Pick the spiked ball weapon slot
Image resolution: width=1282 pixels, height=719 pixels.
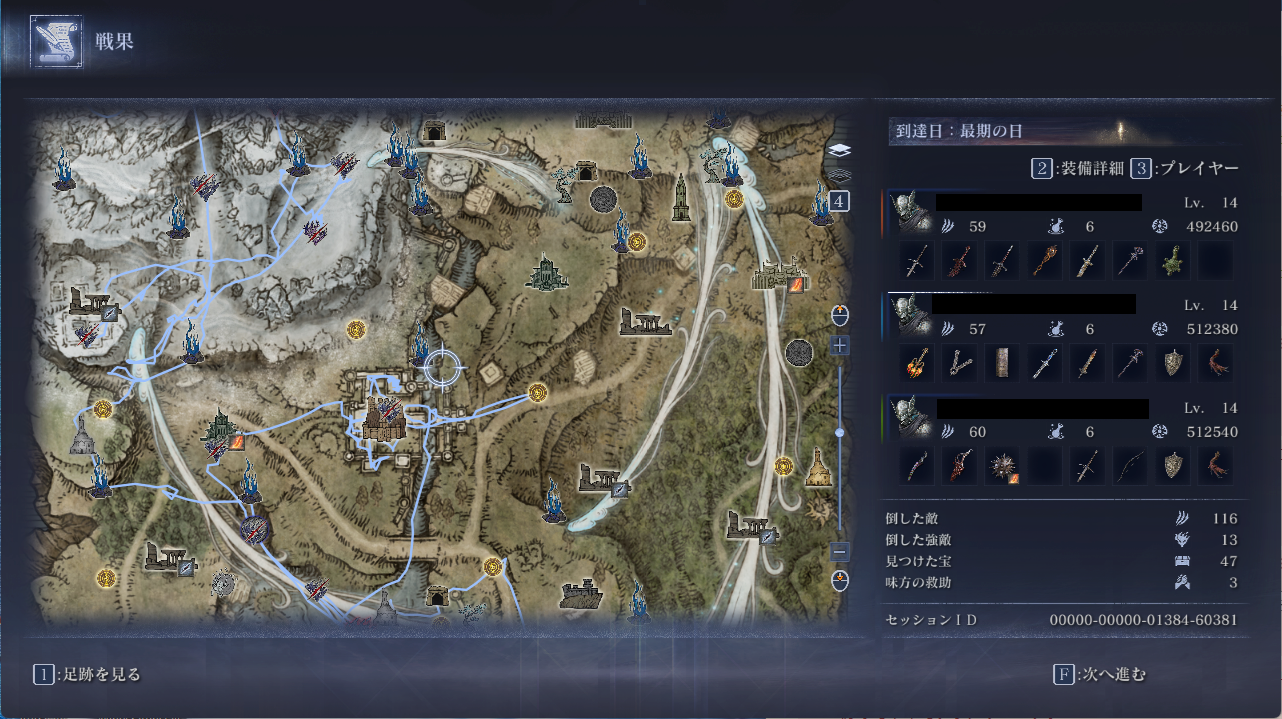coord(1002,466)
